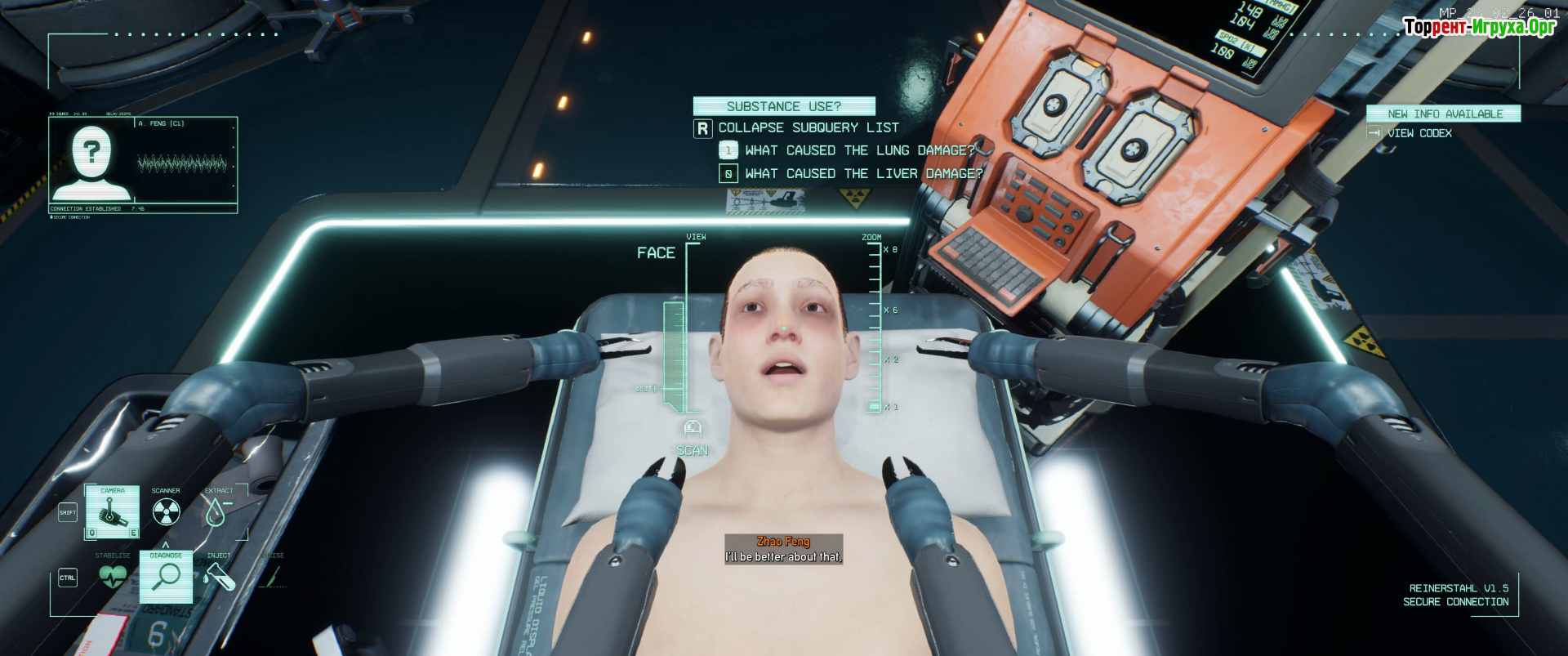Switch to the Diagnose magnifier tool
Screen dimensions: 1568x656
[166, 576]
